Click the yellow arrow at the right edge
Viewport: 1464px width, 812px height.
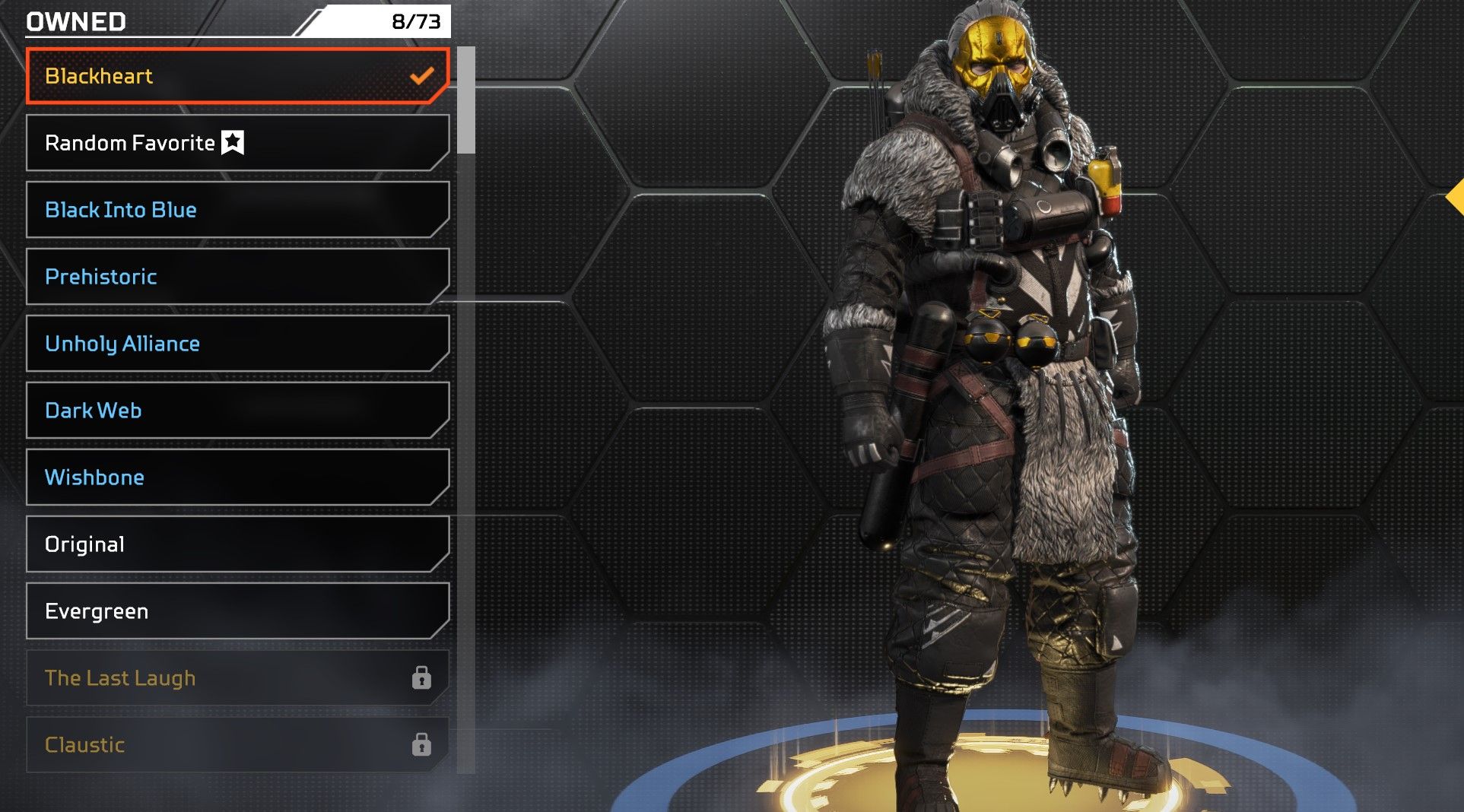point(1455,198)
